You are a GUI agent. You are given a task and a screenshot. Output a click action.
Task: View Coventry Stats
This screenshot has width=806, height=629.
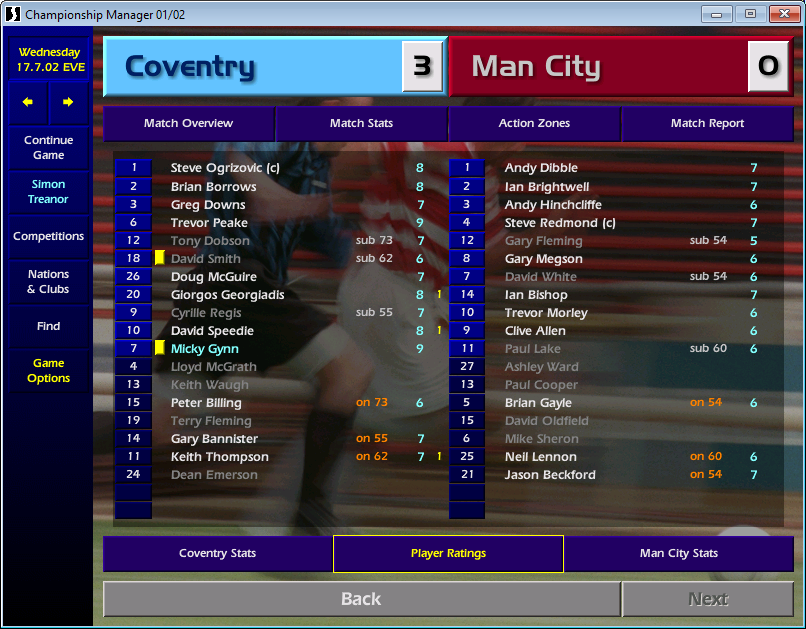[217, 554]
